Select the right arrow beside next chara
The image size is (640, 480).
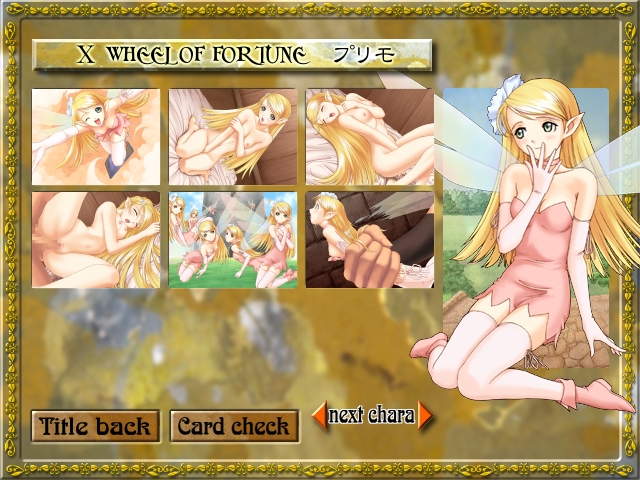click(426, 415)
